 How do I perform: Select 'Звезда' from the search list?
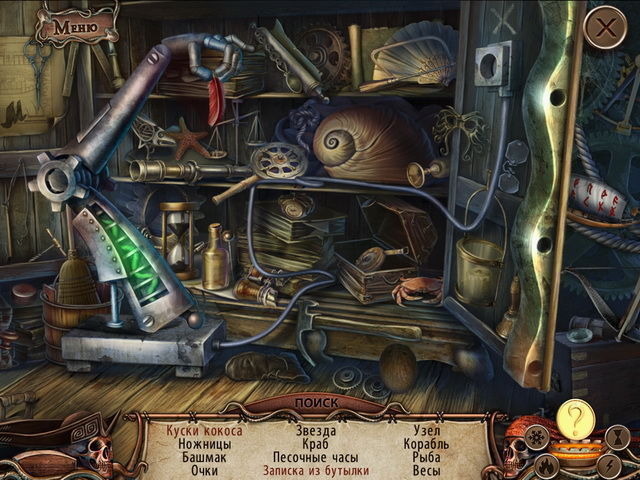coord(316,431)
